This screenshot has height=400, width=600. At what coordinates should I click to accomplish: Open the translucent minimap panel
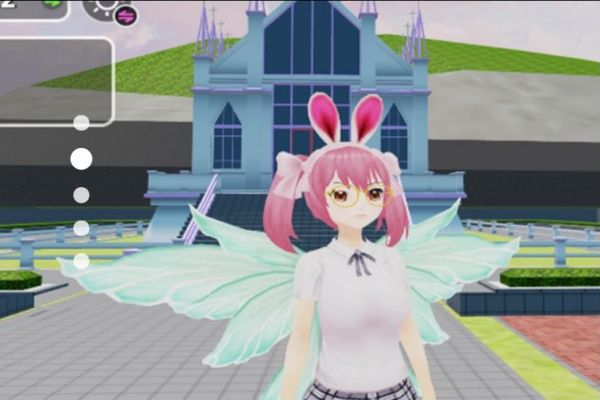(x=55, y=82)
